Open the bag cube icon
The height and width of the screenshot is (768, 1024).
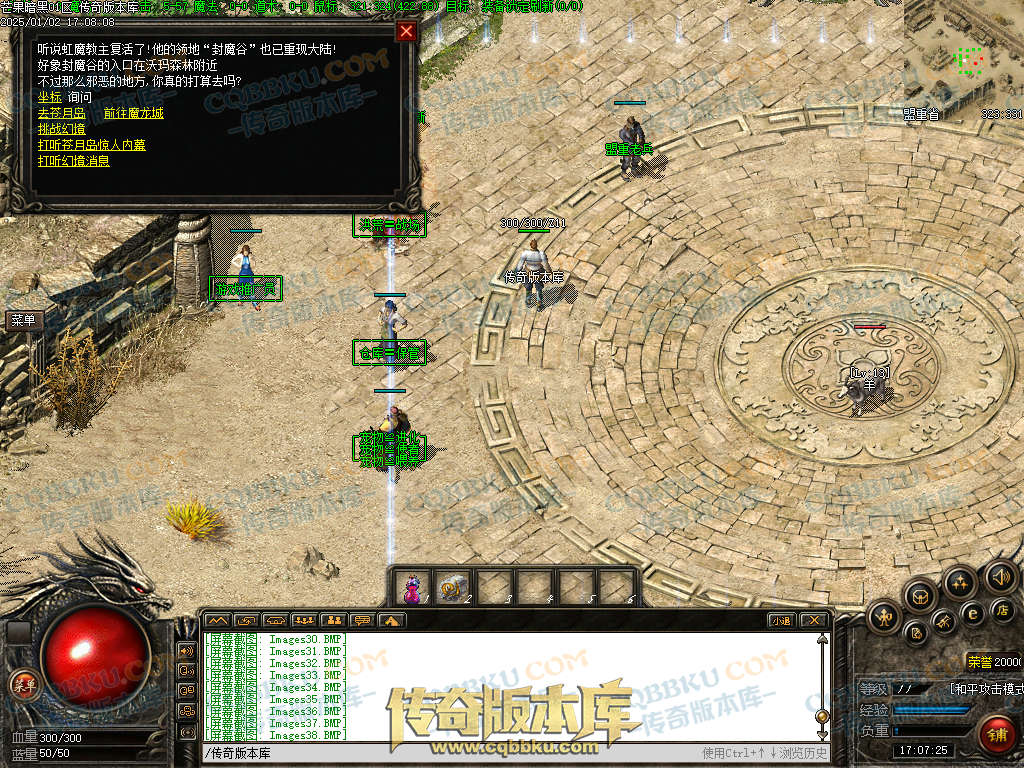pyautogui.click(x=919, y=595)
